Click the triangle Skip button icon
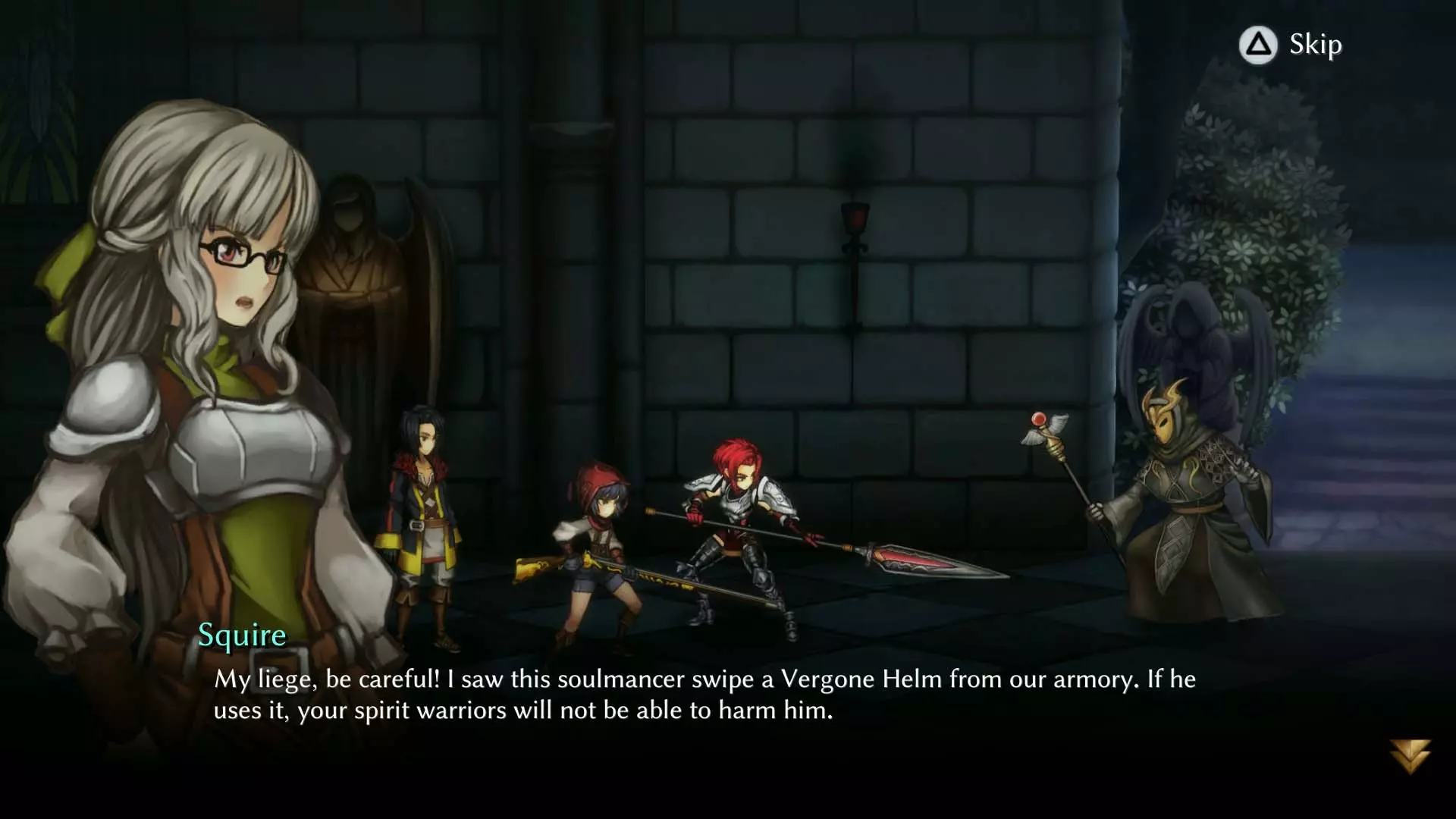Viewport: 1456px width, 819px height. 1257,45
